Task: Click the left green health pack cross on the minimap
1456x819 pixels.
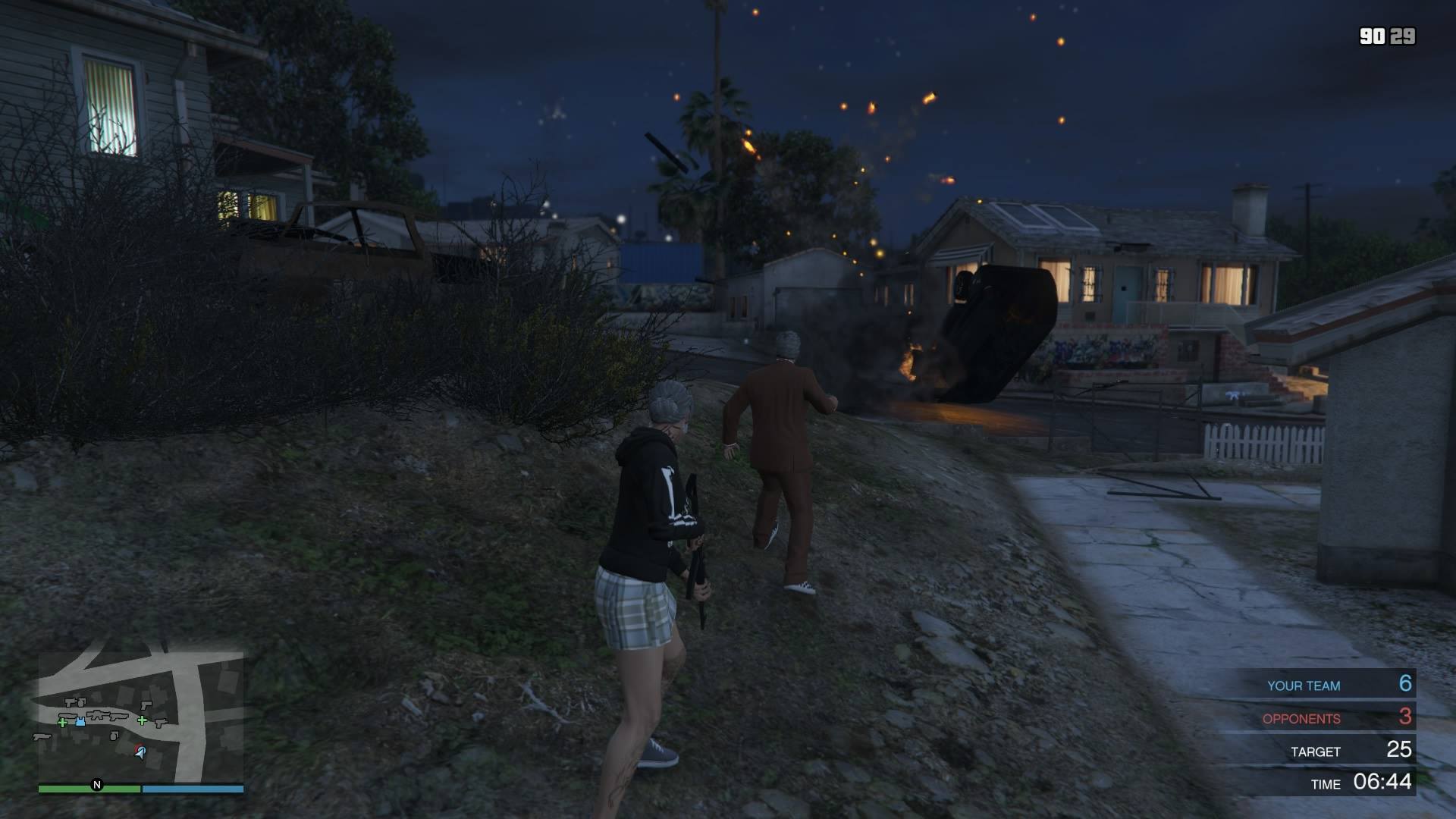Action: [62, 723]
